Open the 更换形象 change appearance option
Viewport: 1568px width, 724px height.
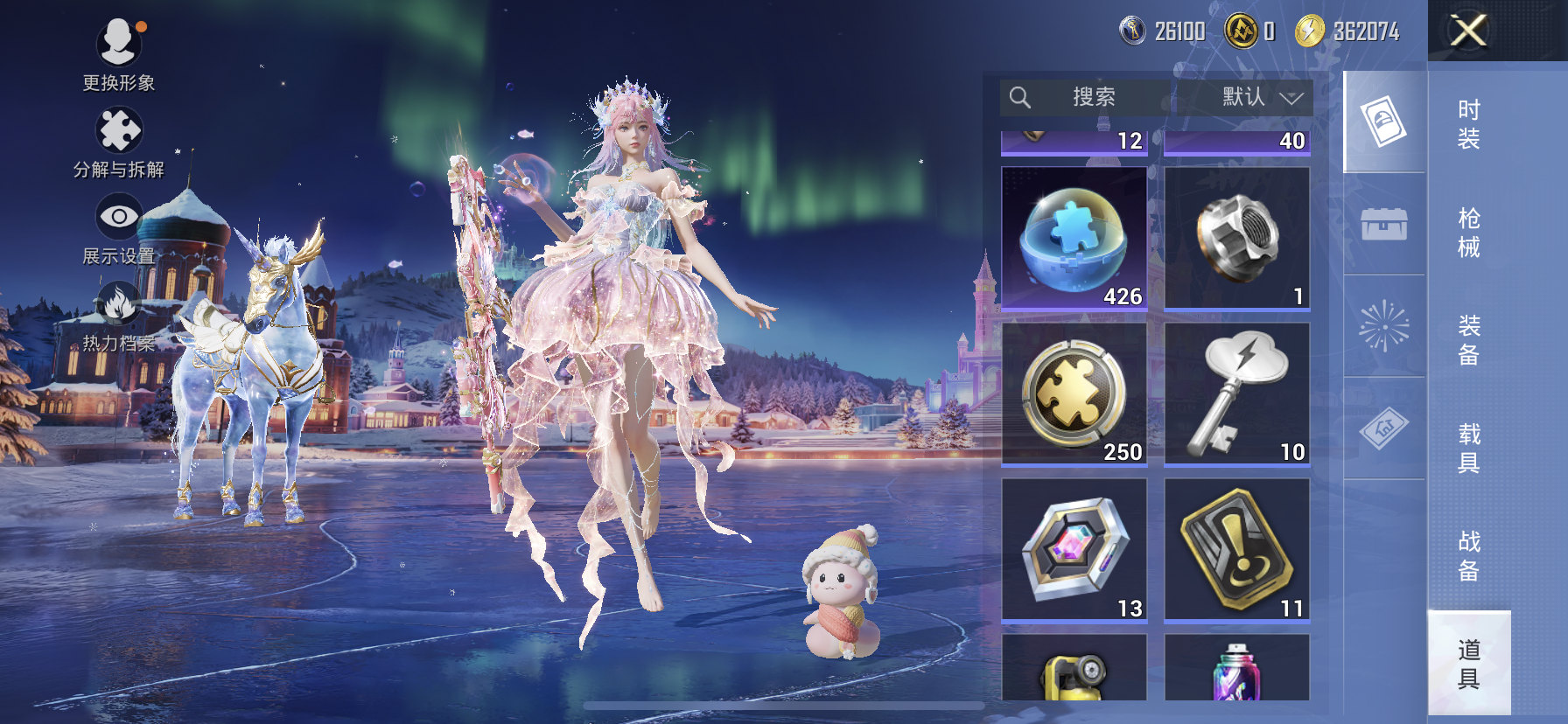click(118, 54)
